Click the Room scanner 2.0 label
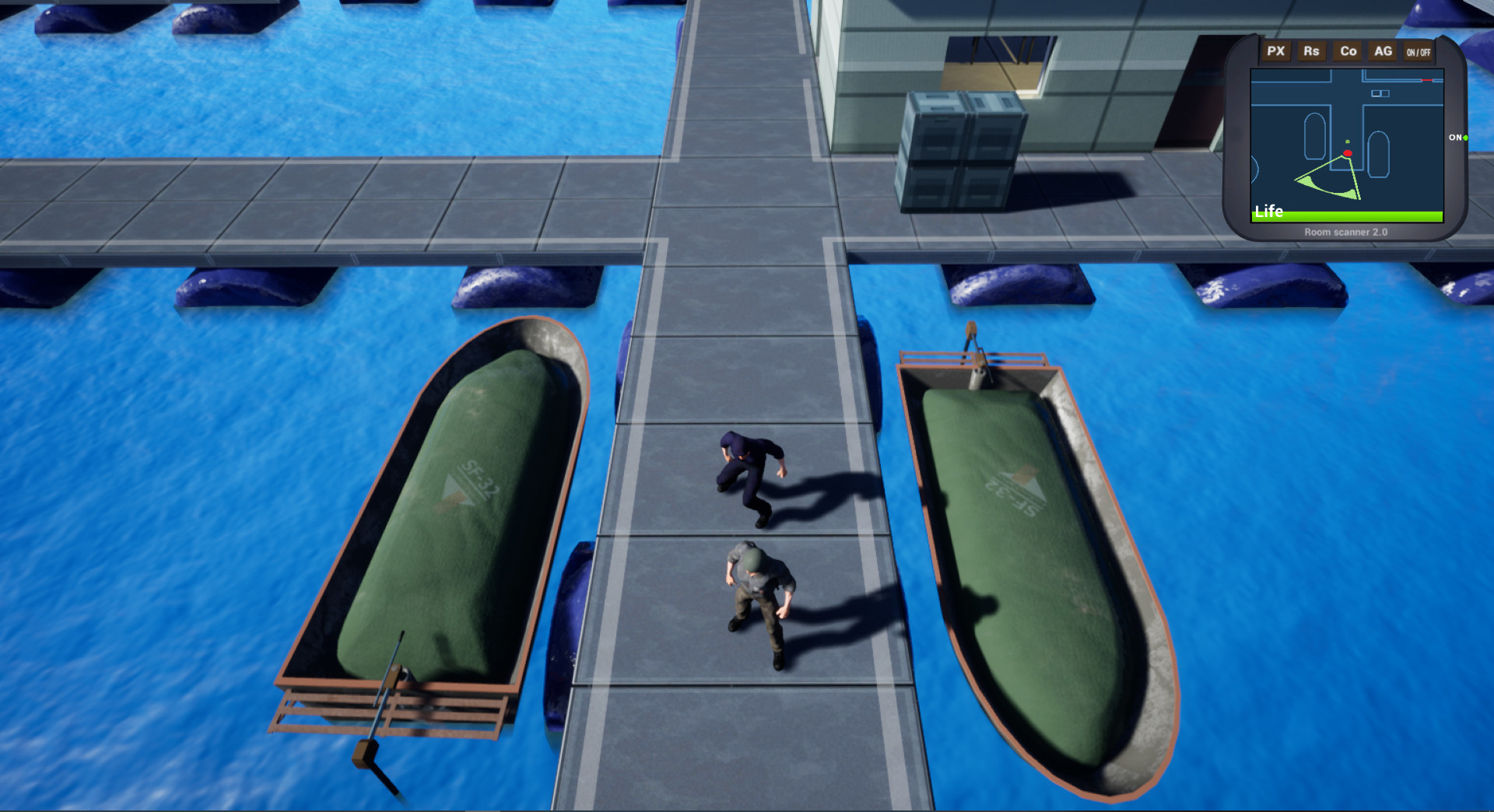Screen dimensions: 1494x812 click(1346, 232)
